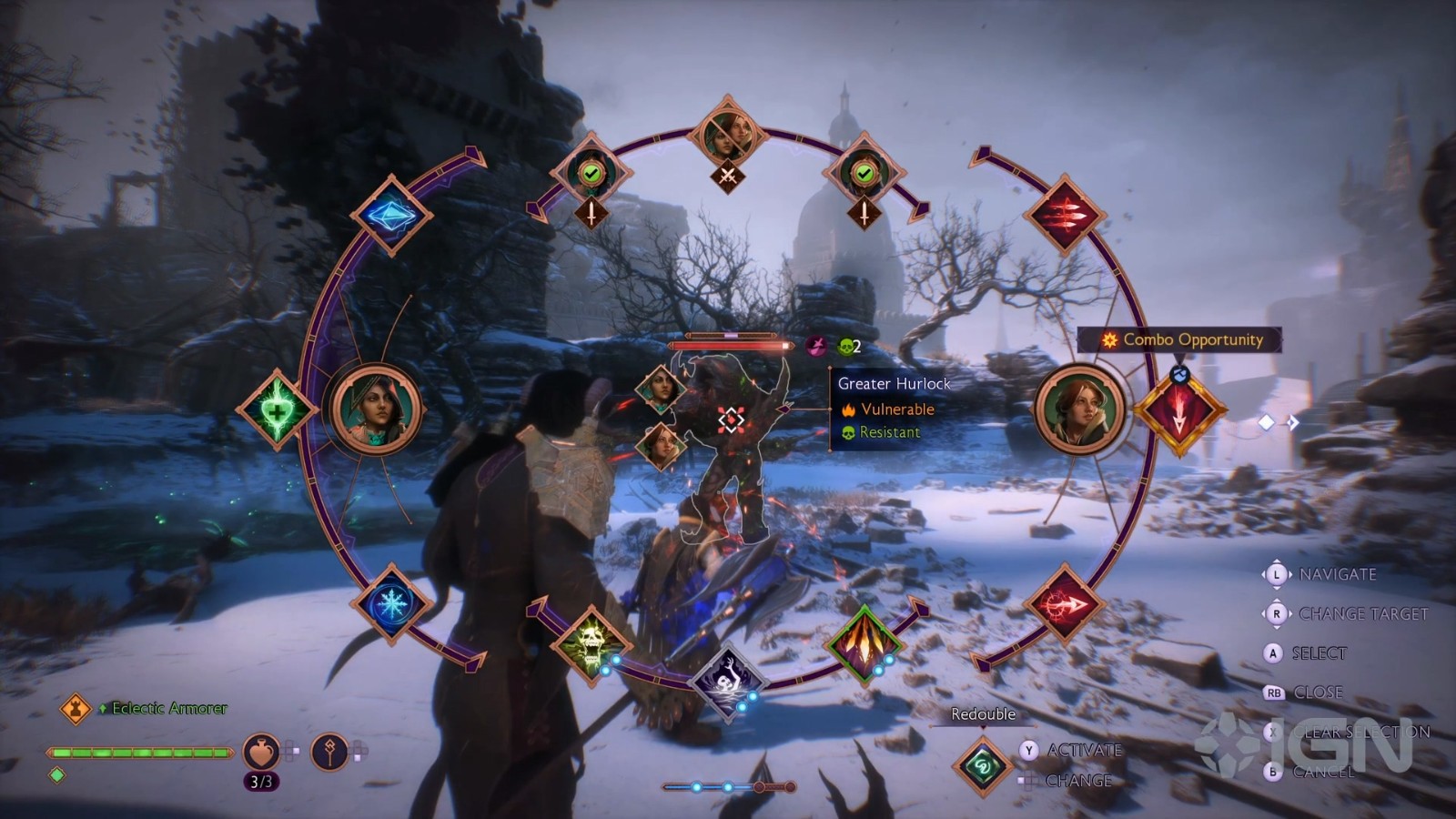This screenshot has height=819, width=1456.
Task: Activate the blue snowflake frost ability
Action: (x=391, y=603)
